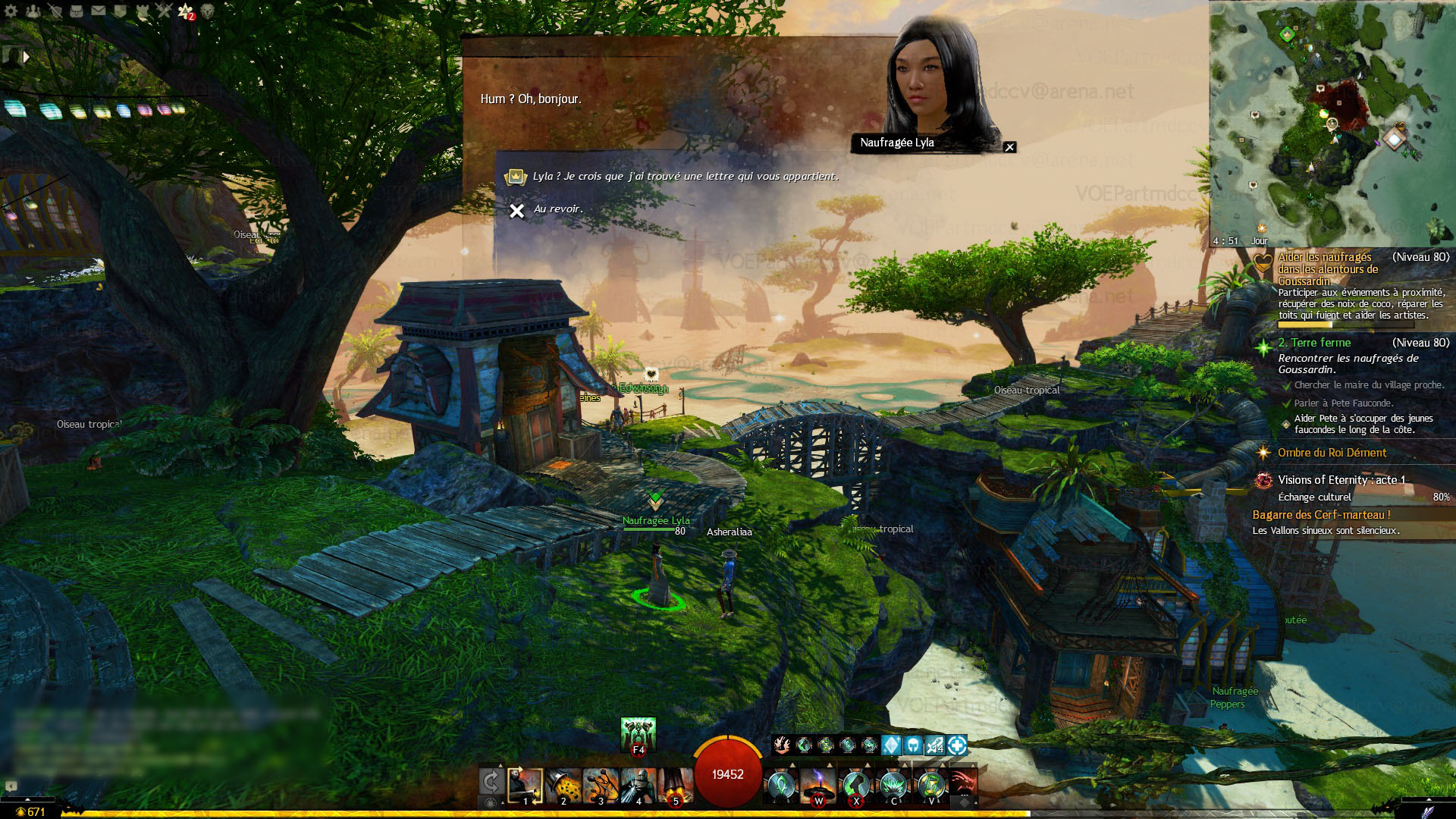
Task: Activate the red raptor mount icon
Action: coord(962,784)
